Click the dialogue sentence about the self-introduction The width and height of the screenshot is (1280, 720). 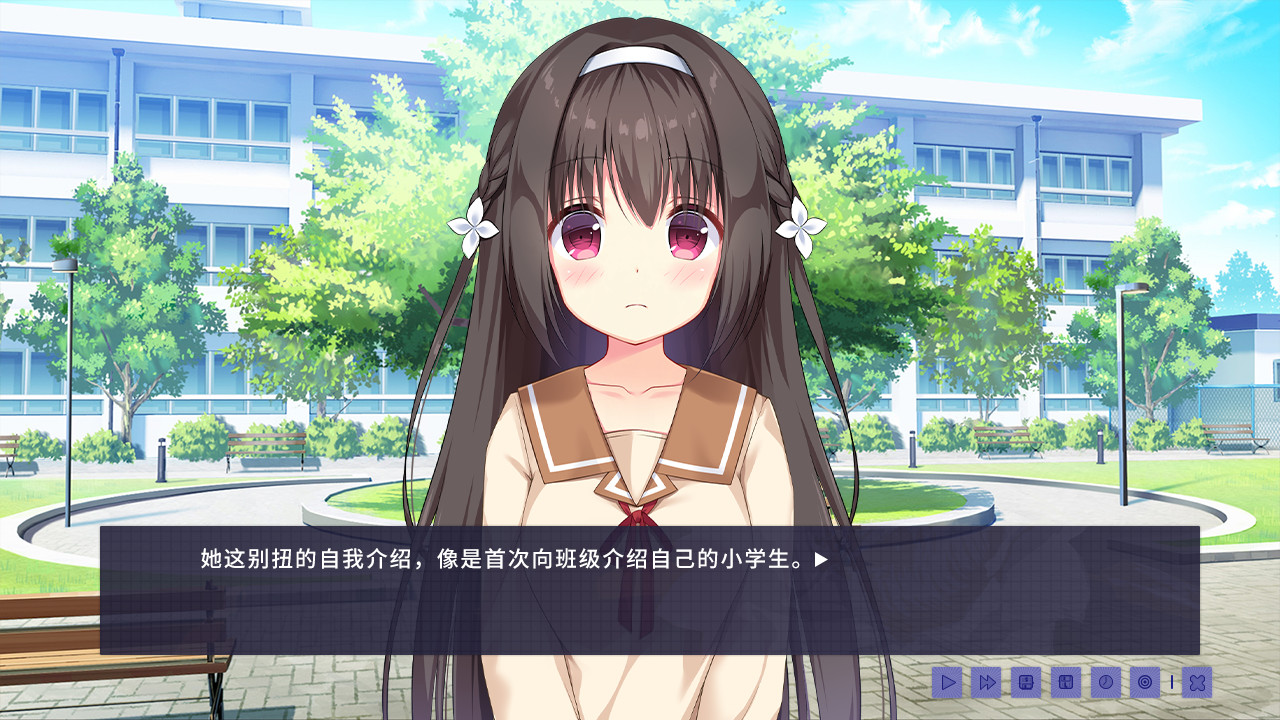click(500, 560)
